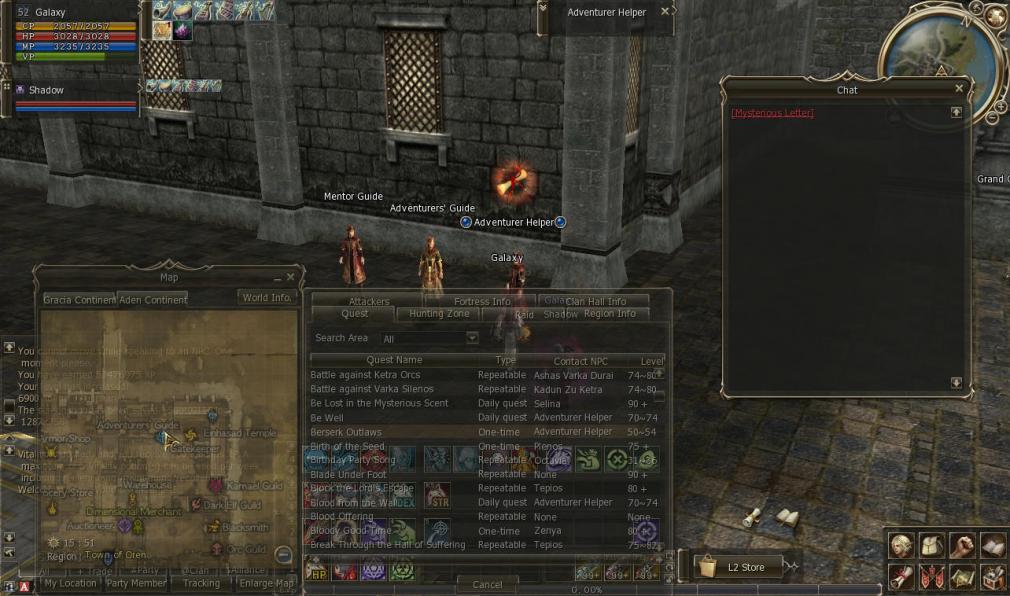The image size is (1010, 596).
Task: Show My Location on the map
Action: [x=70, y=583]
